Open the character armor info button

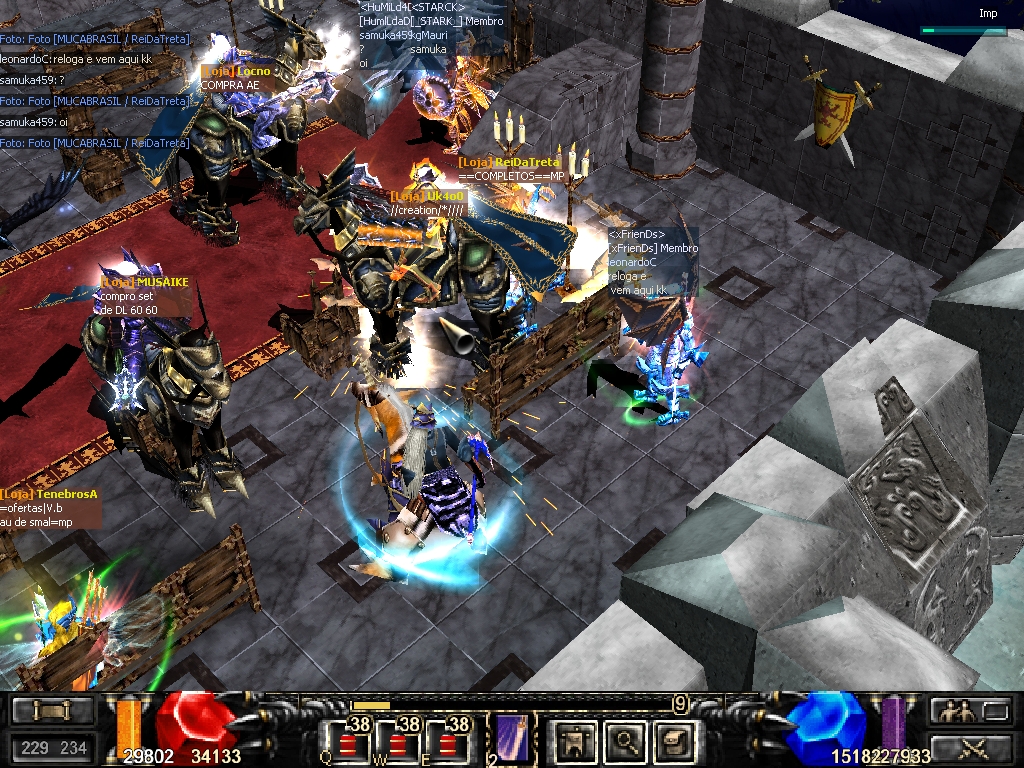[x=576, y=741]
